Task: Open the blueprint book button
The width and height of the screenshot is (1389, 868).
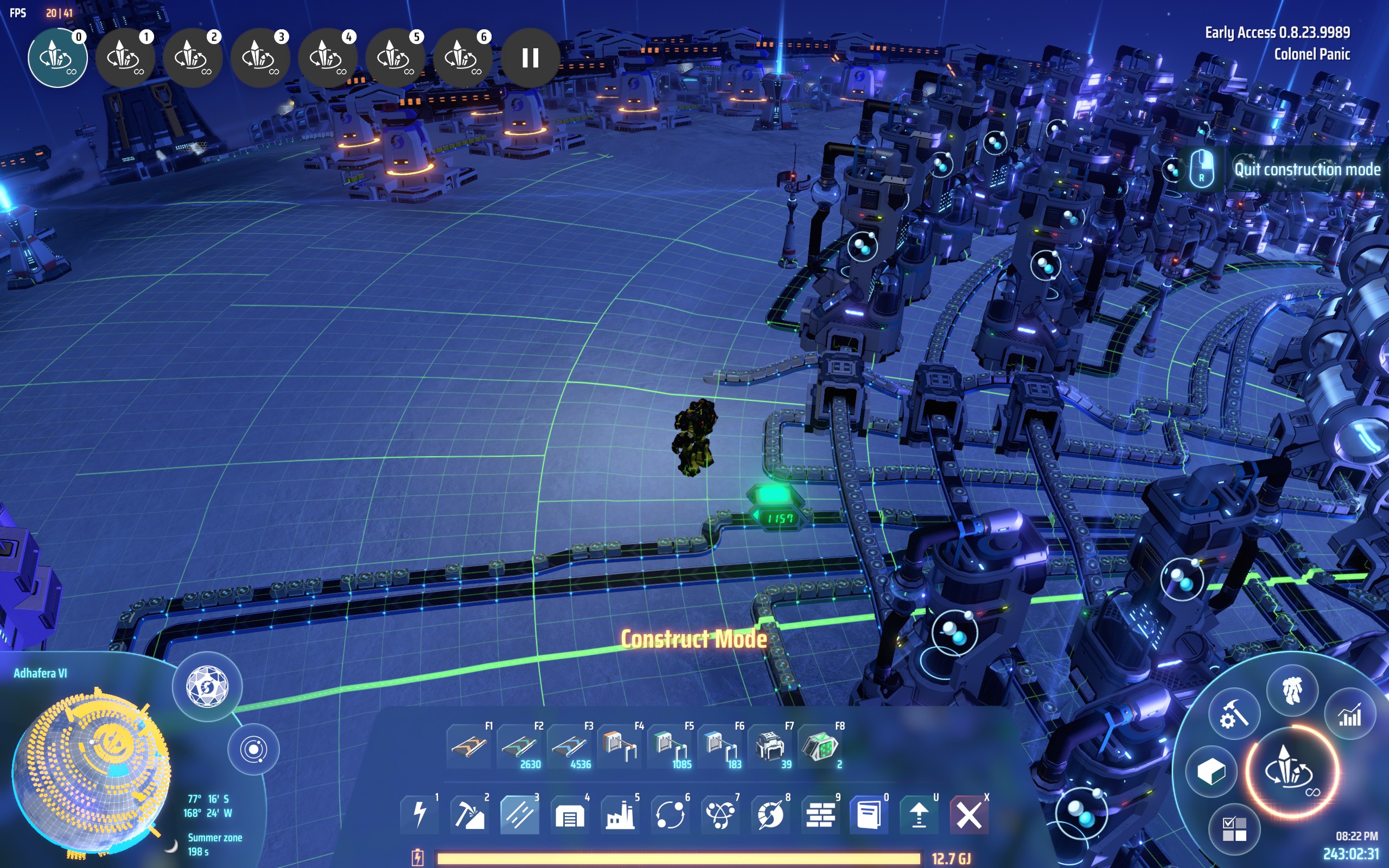Action: pyautogui.click(x=869, y=814)
